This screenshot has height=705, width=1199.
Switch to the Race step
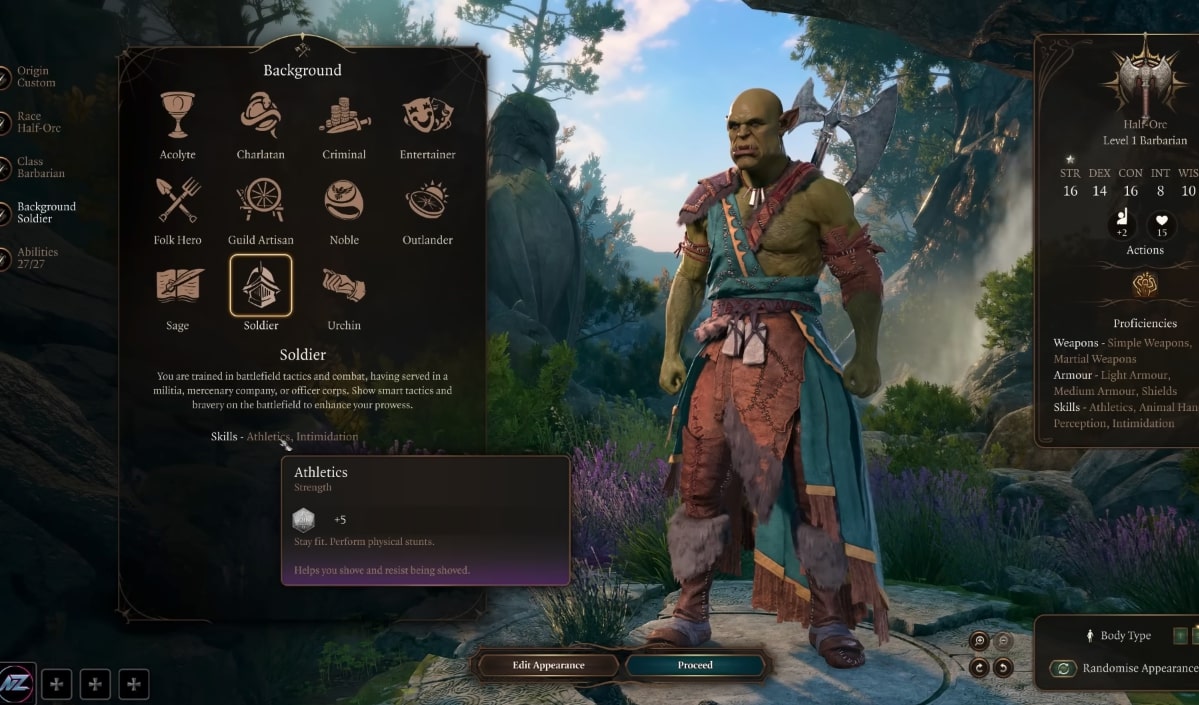(39, 122)
